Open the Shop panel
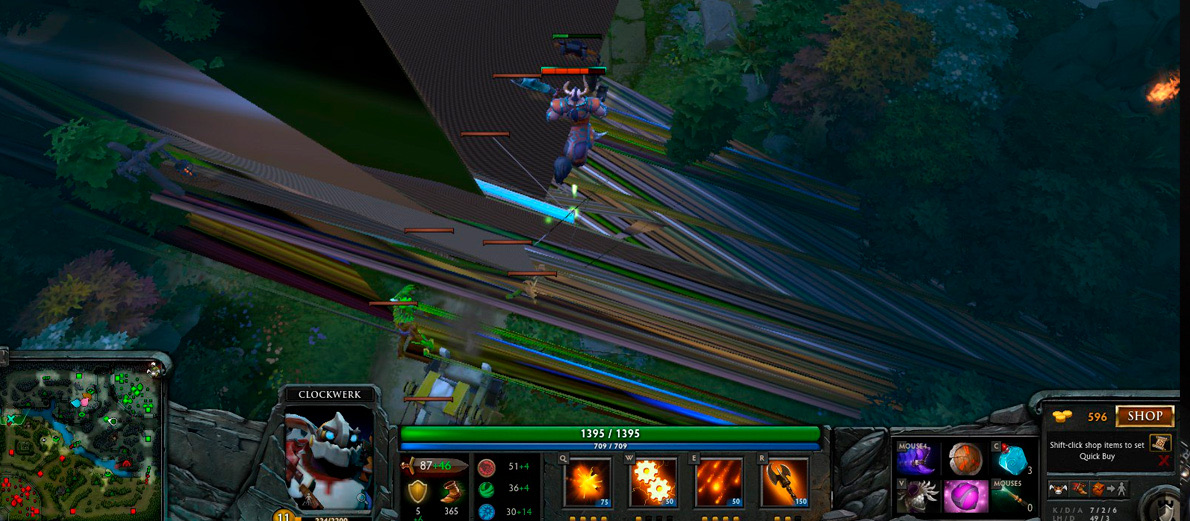The image size is (1190, 521). tap(1145, 416)
